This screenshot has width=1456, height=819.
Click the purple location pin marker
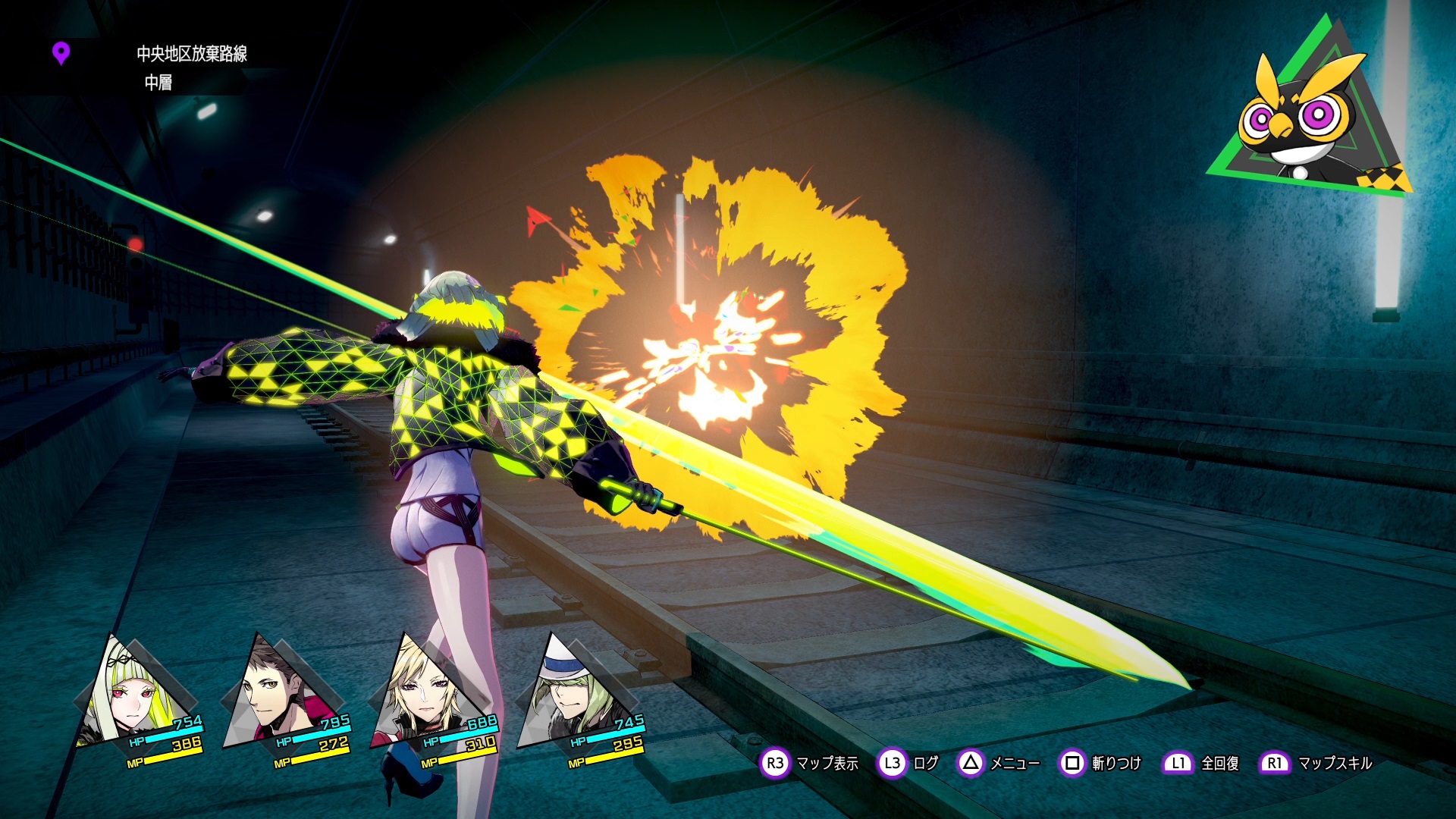click(x=61, y=53)
